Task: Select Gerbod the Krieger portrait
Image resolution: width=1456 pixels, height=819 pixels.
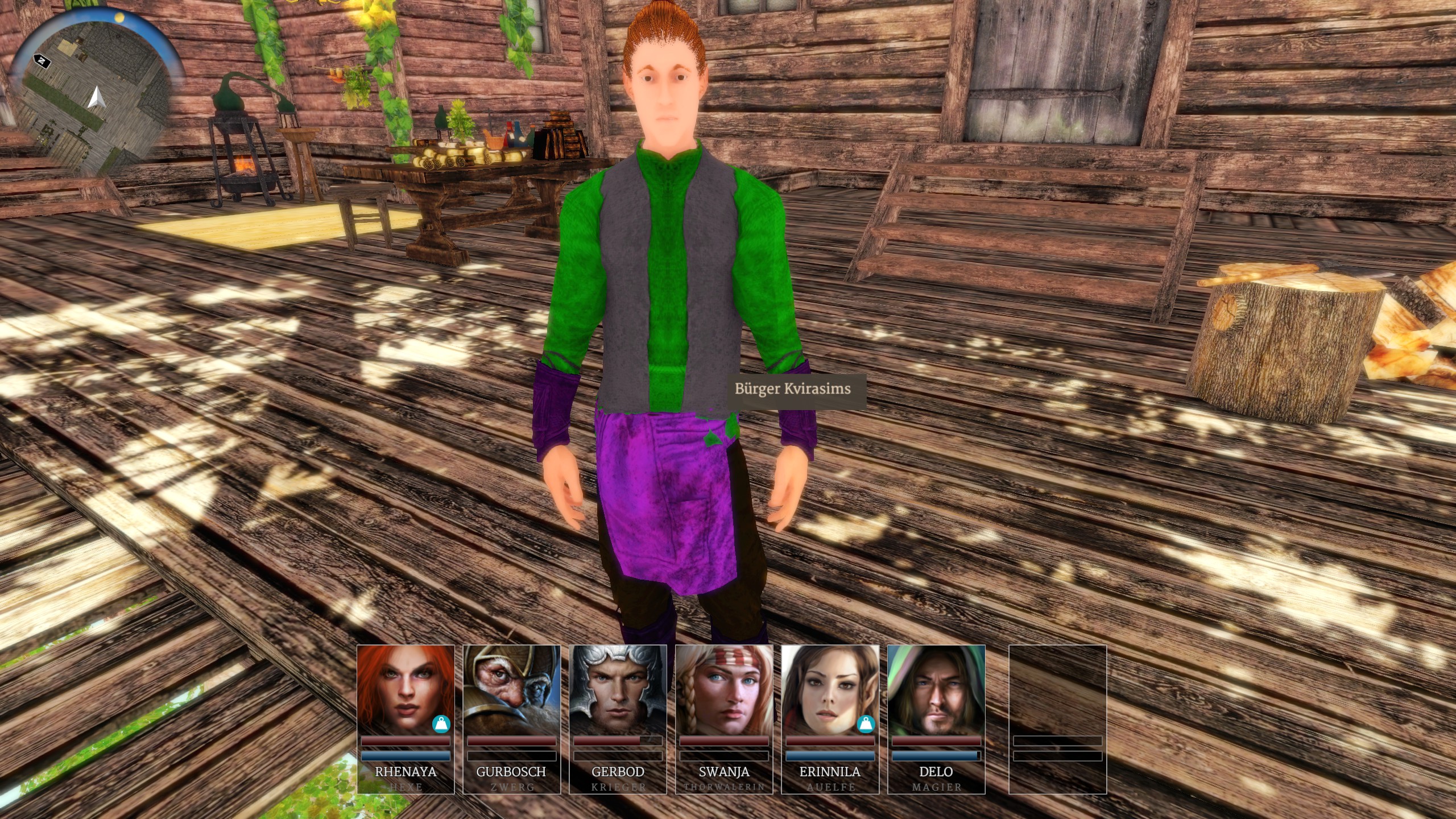Action: [x=618, y=689]
